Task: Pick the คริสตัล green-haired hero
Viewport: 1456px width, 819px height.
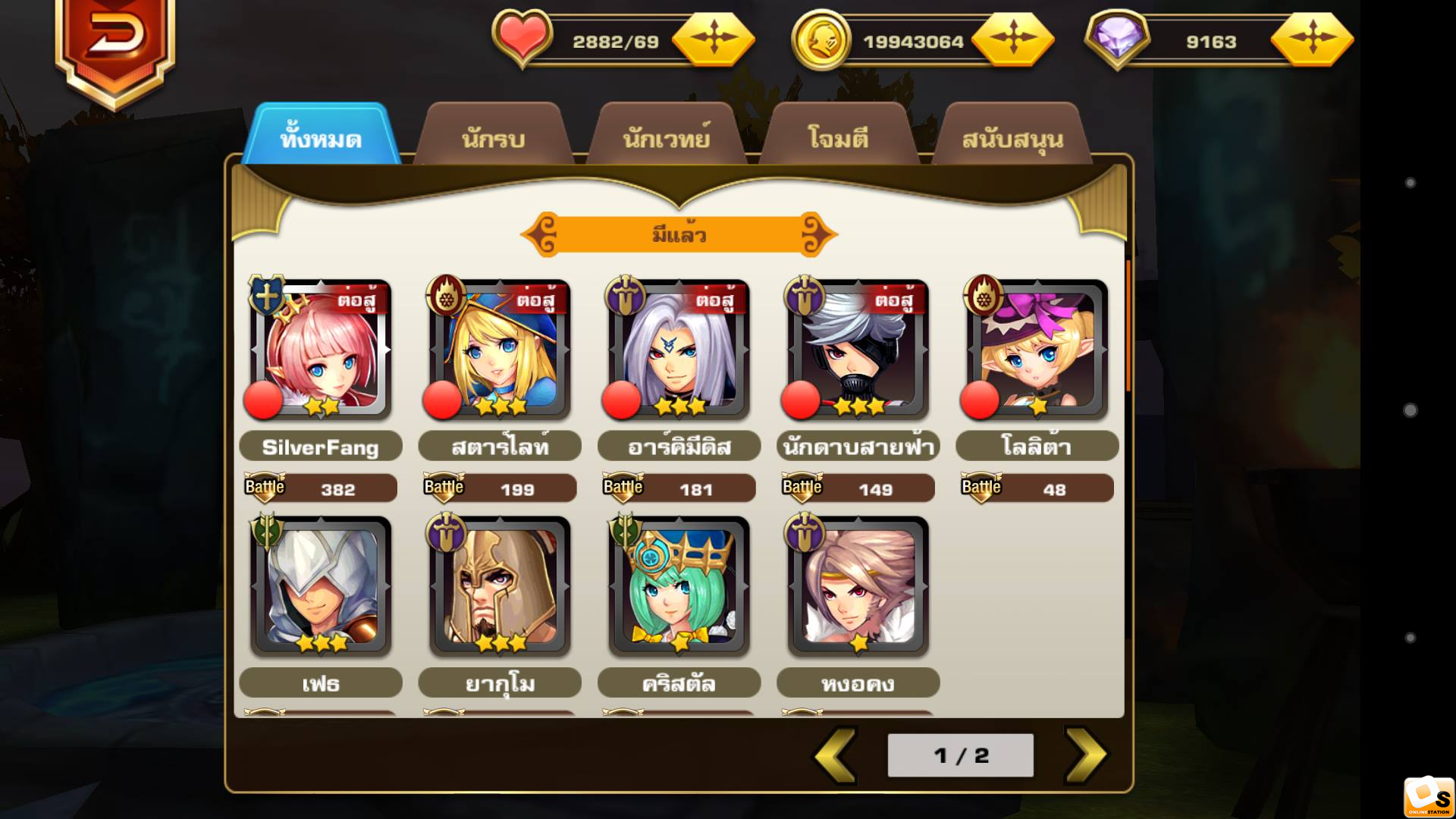Action: pyautogui.click(x=679, y=586)
